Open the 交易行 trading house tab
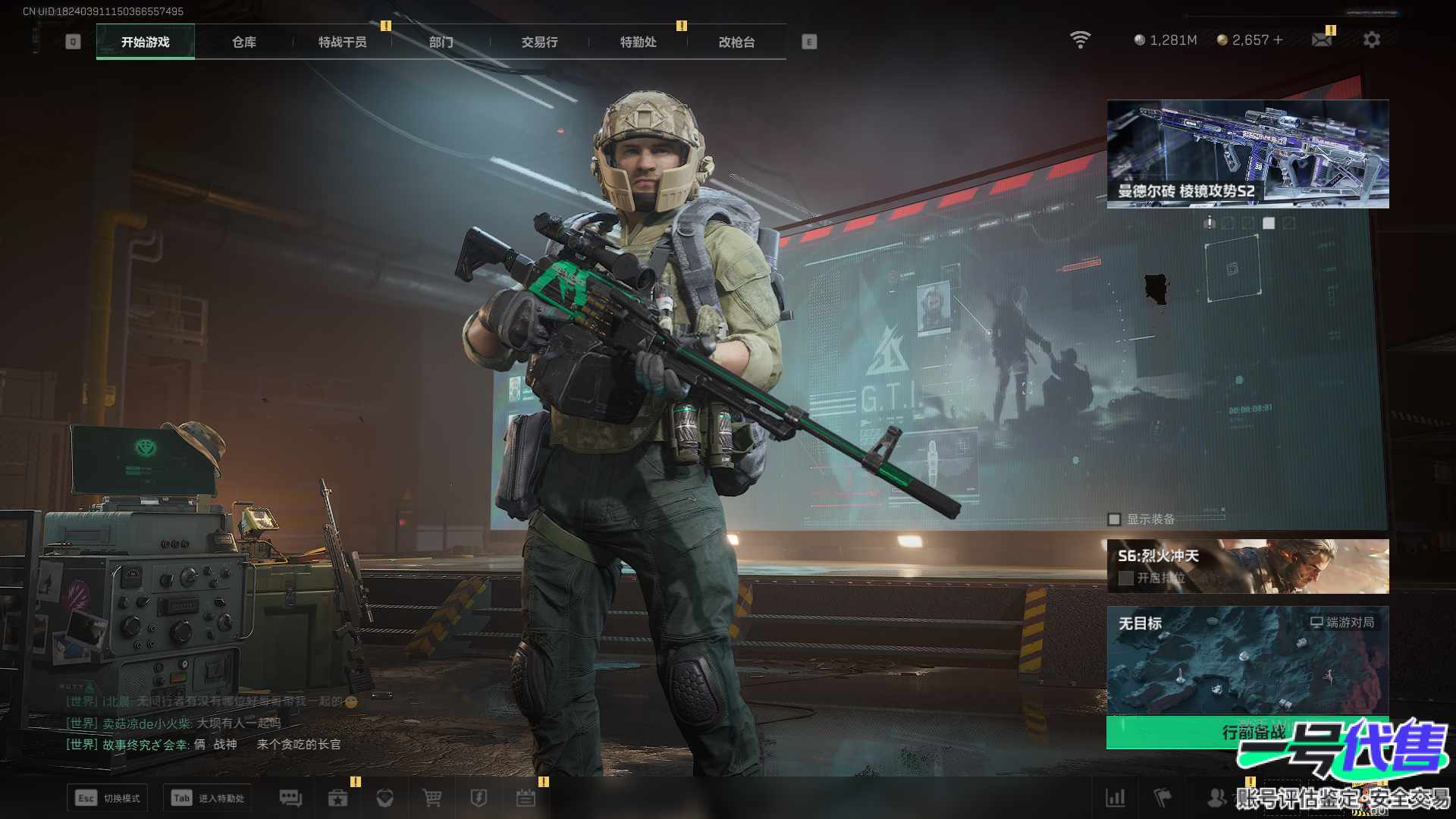 coord(539,42)
